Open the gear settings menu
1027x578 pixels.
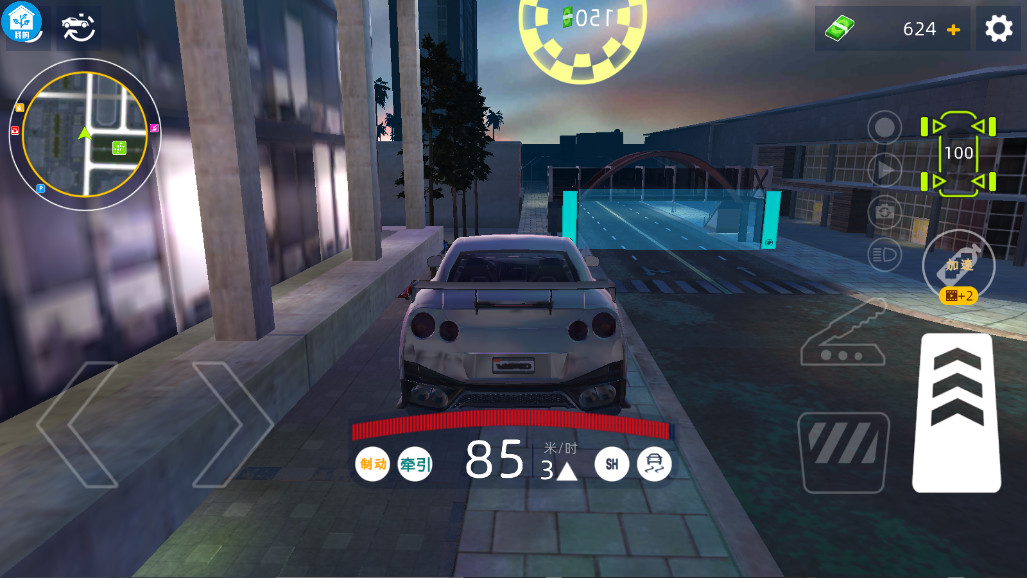point(998,29)
